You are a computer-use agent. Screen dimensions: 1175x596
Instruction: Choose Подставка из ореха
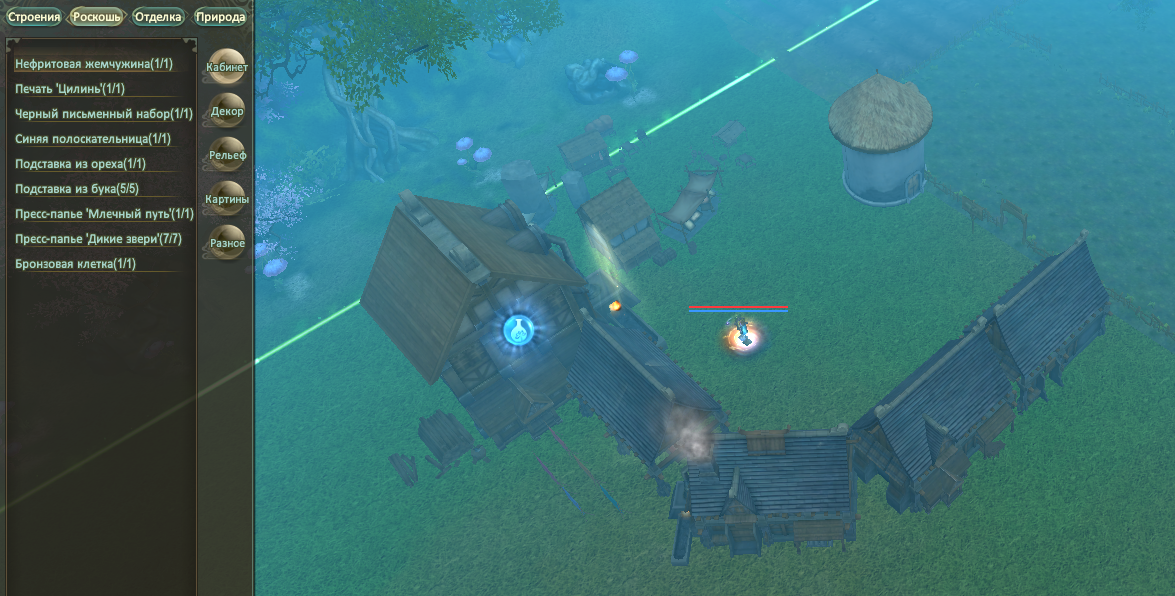(x=81, y=164)
